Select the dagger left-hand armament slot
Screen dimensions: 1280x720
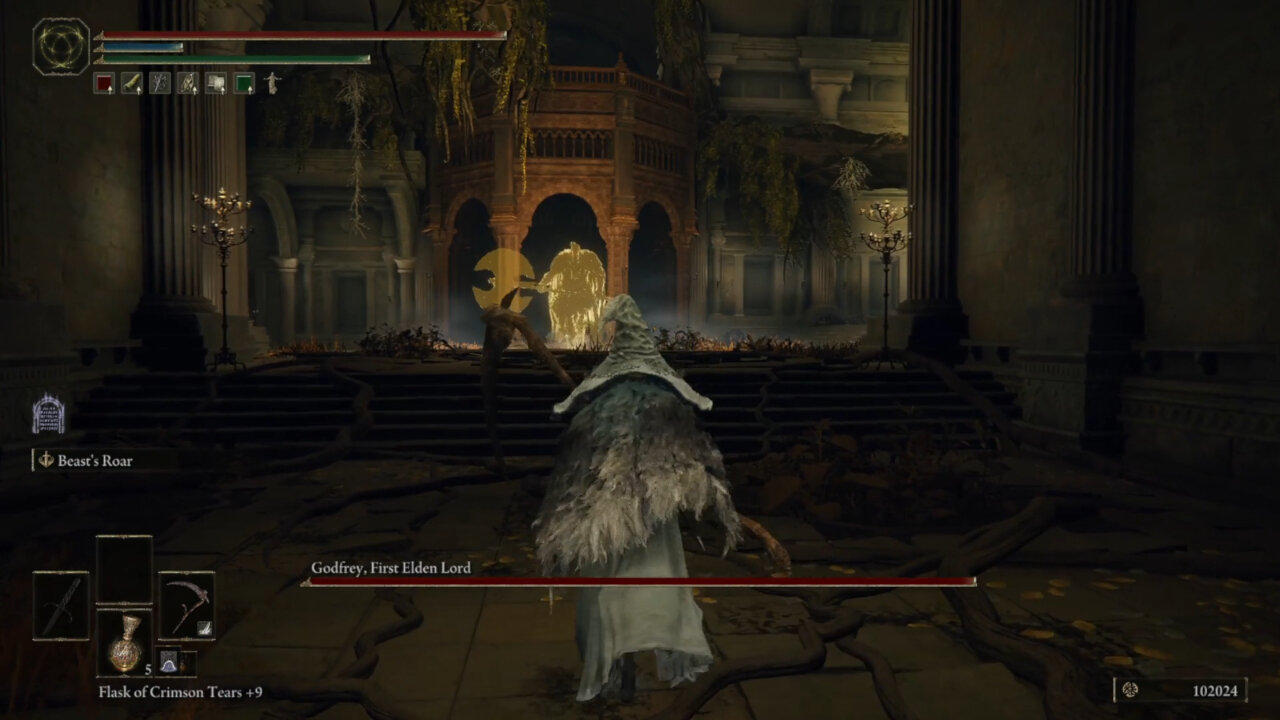(61, 605)
